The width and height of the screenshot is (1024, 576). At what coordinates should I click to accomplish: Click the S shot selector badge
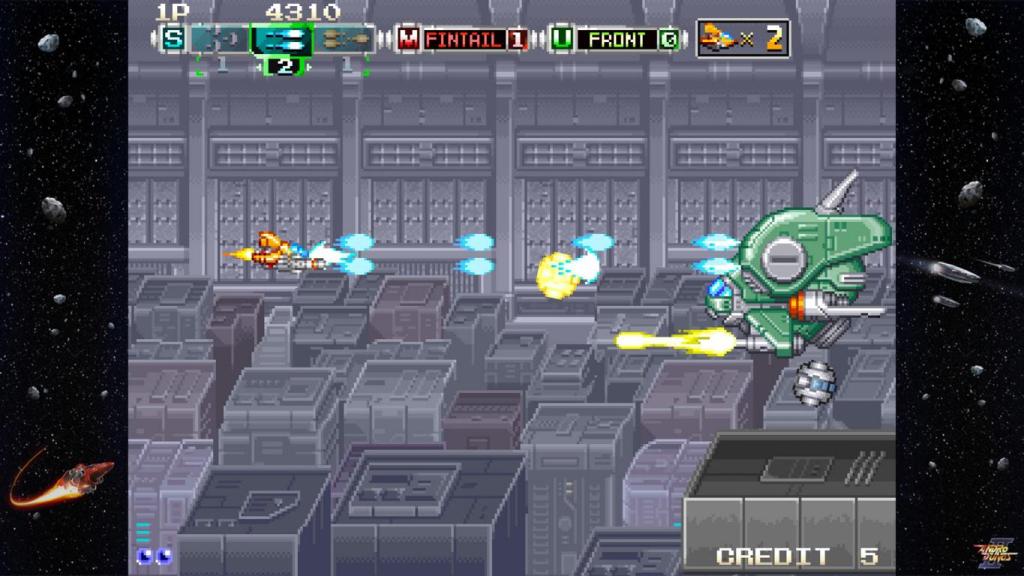(x=174, y=40)
